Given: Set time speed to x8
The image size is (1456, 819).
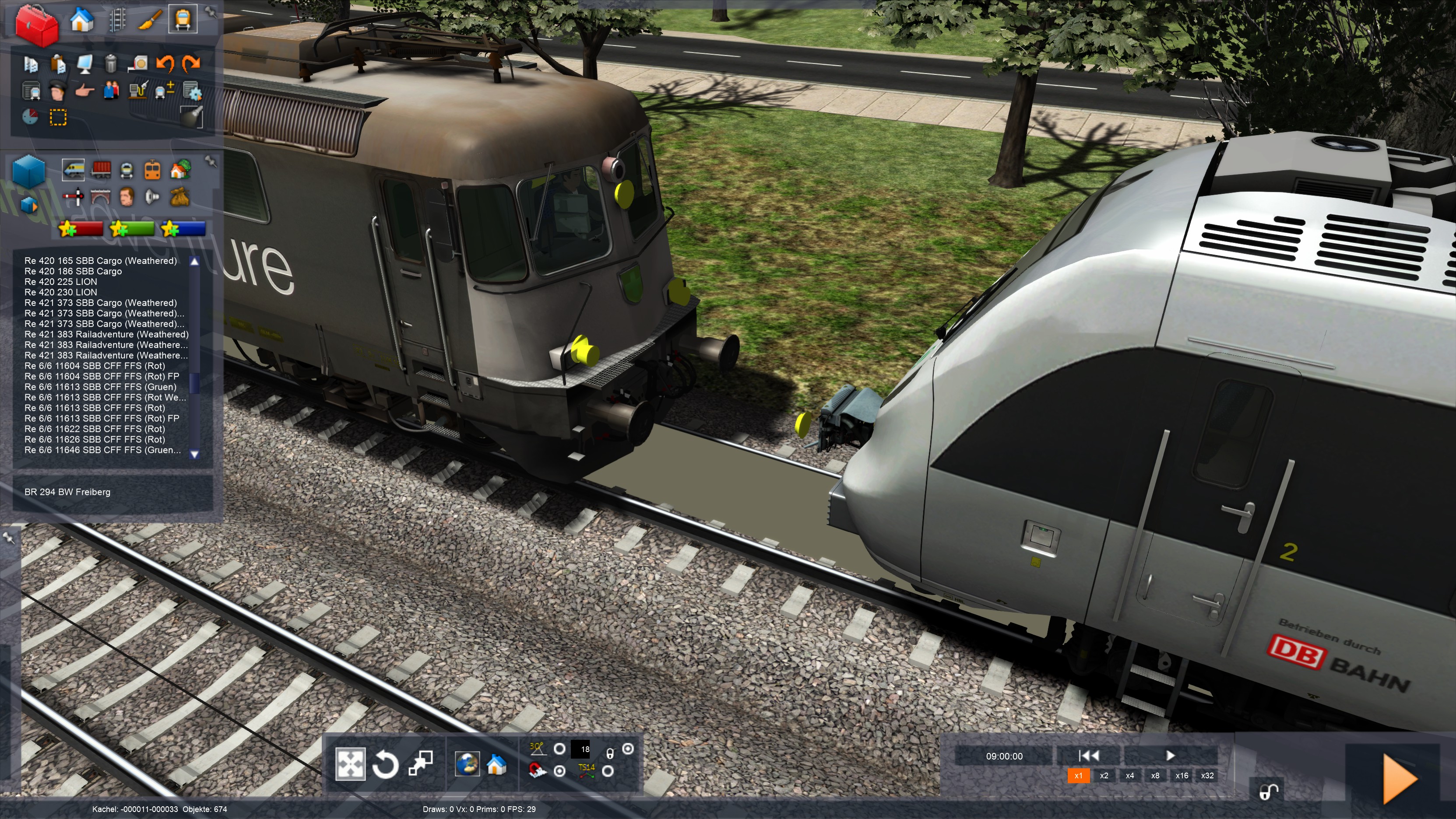Looking at the screenshot, I should [1155, 776].
